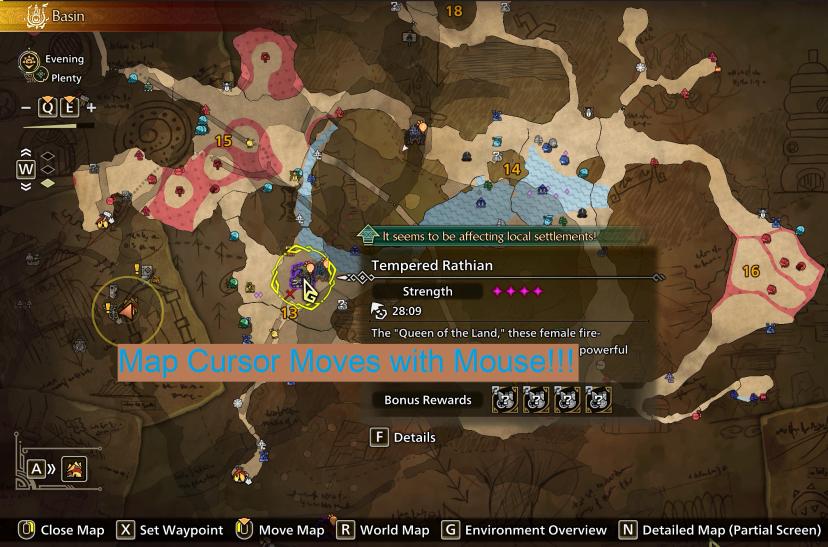Screen dimensions: 828x547
Task: Select the area 16 map marker
Action: [751, 271]
